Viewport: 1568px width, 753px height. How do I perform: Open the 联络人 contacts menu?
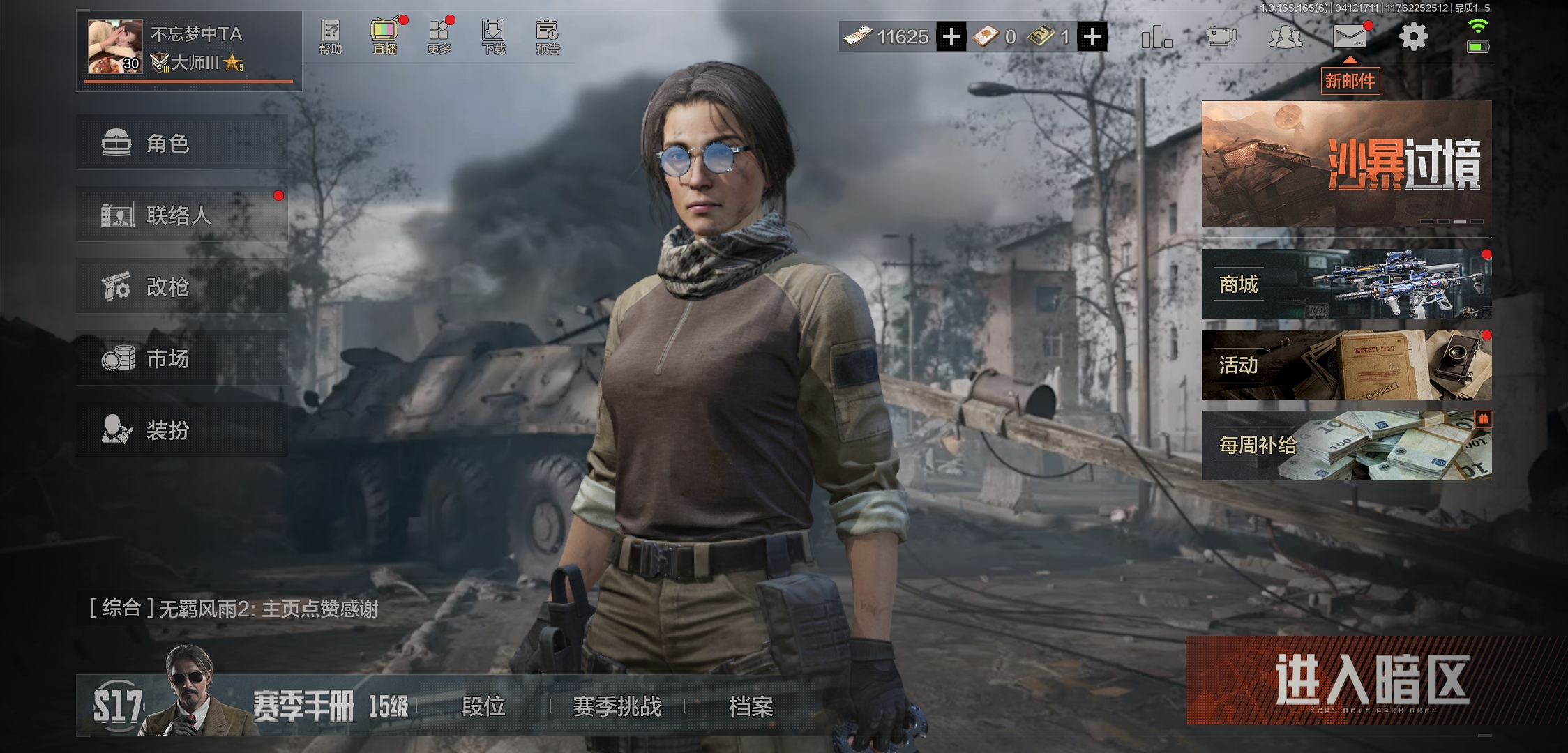181,215
